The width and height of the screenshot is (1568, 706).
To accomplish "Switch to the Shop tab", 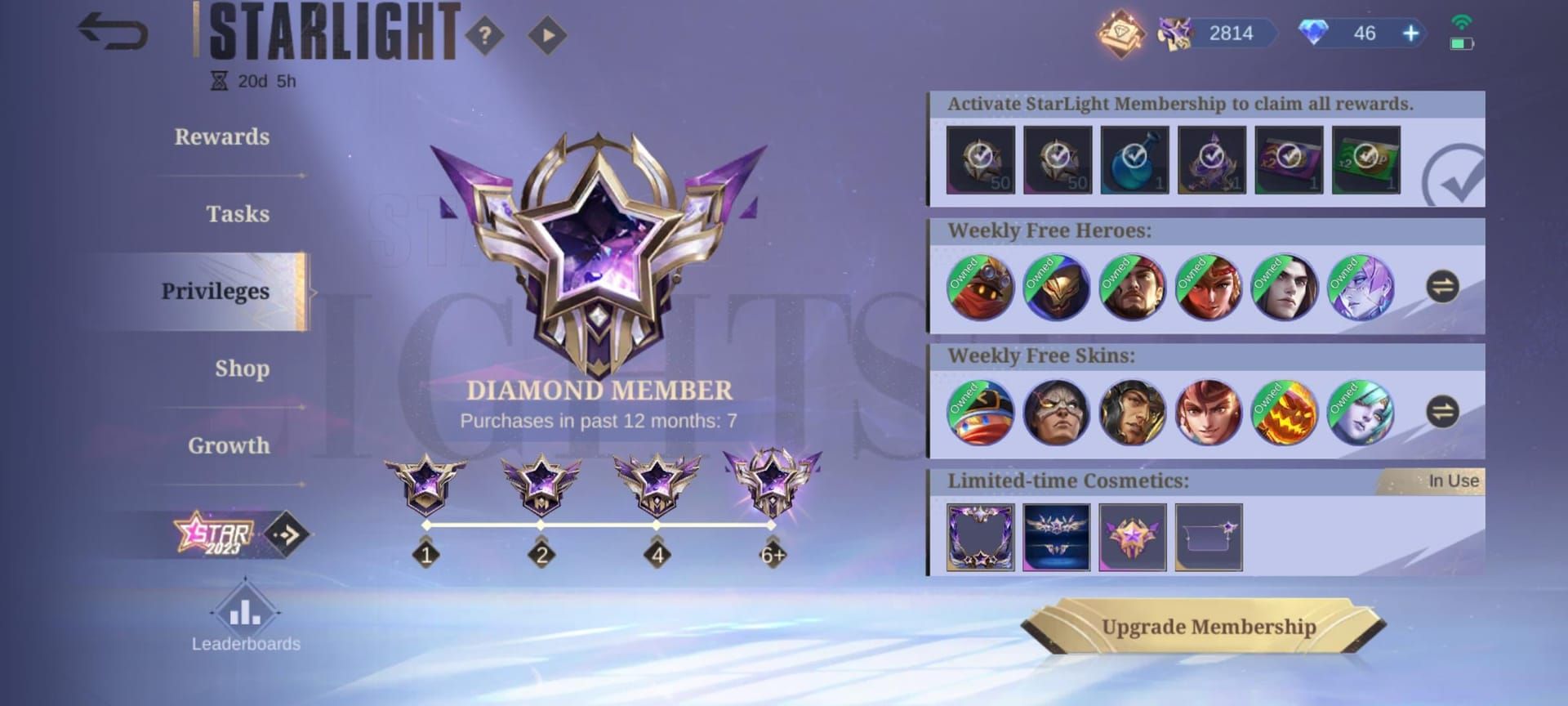I will pos(243,369).
